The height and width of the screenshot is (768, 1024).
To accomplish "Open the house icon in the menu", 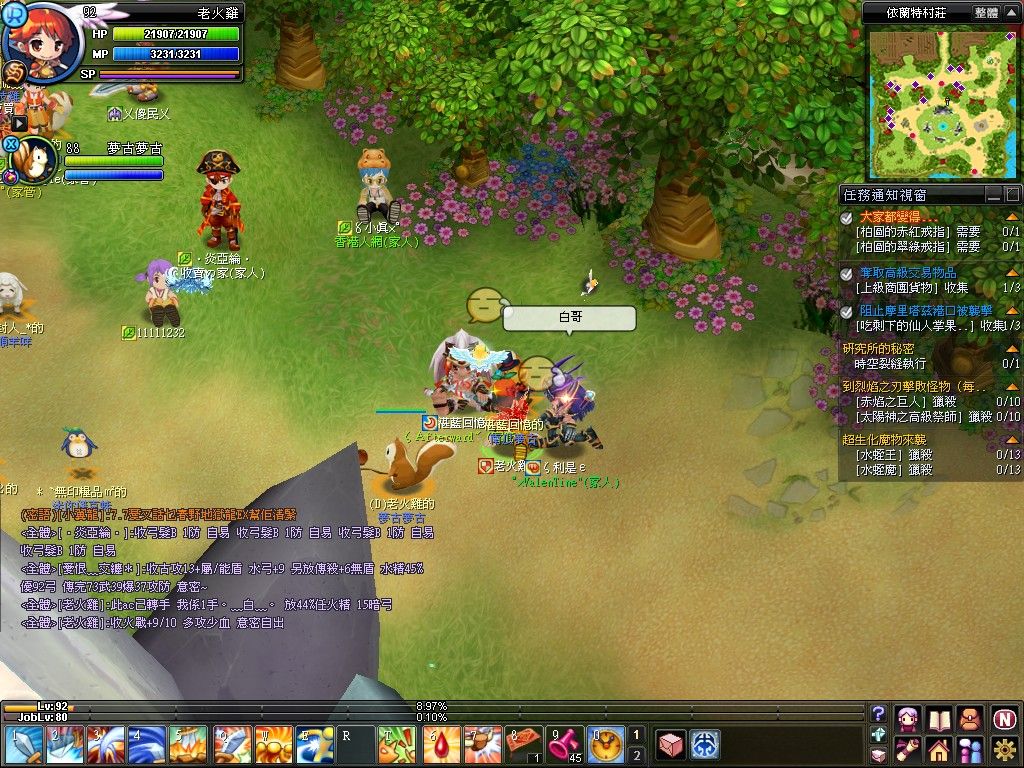I will click(x=939, y=749).
